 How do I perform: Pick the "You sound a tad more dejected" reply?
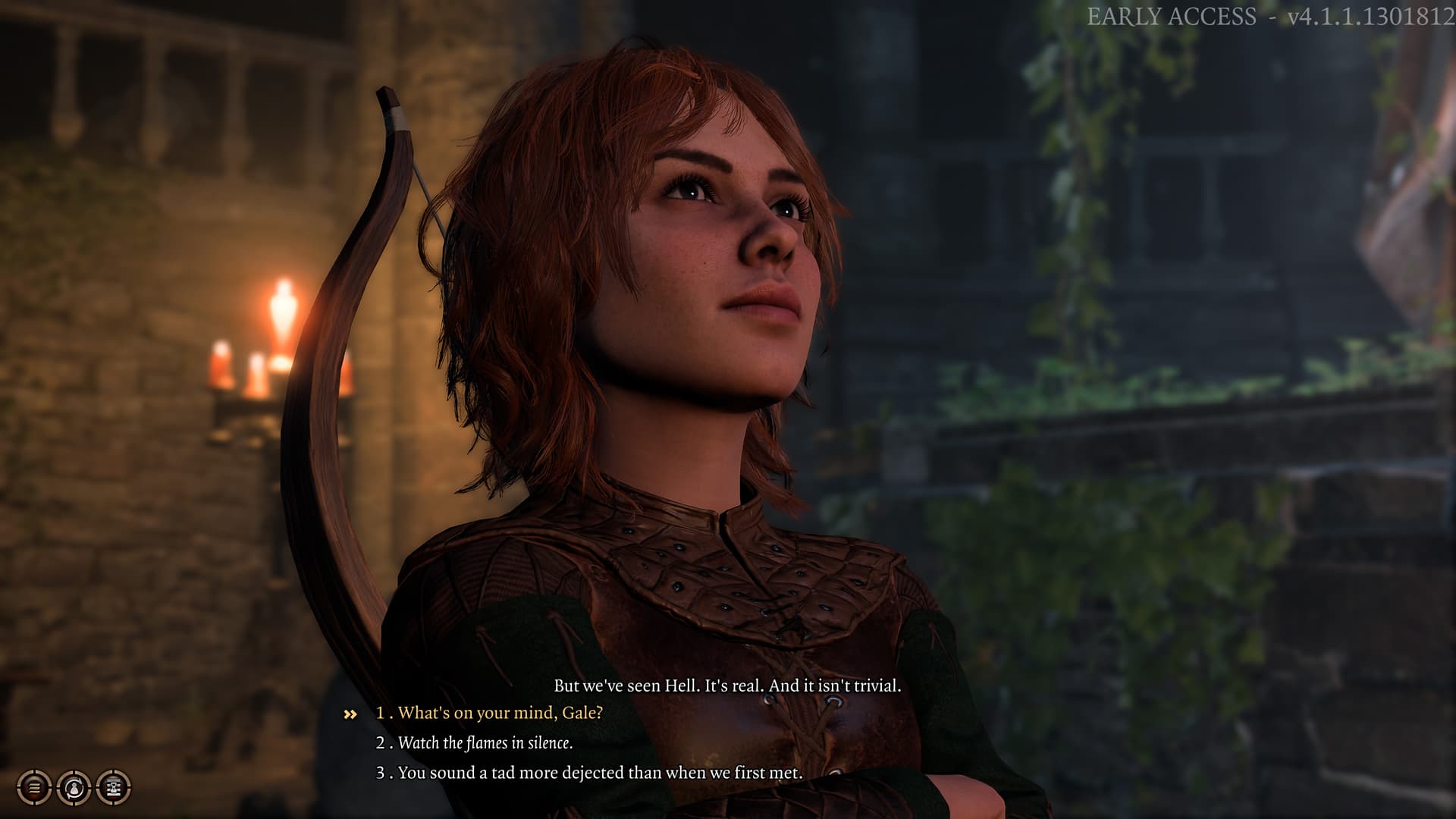click(599, 773)
